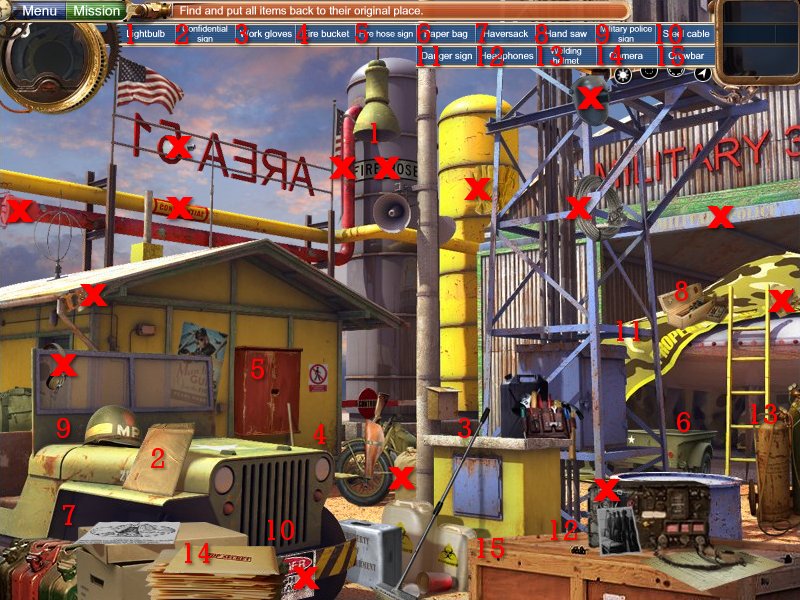The width and height of the screenshot is (800, 600).
Task: Select the Headphones list entry
Action: click(506, 56)
